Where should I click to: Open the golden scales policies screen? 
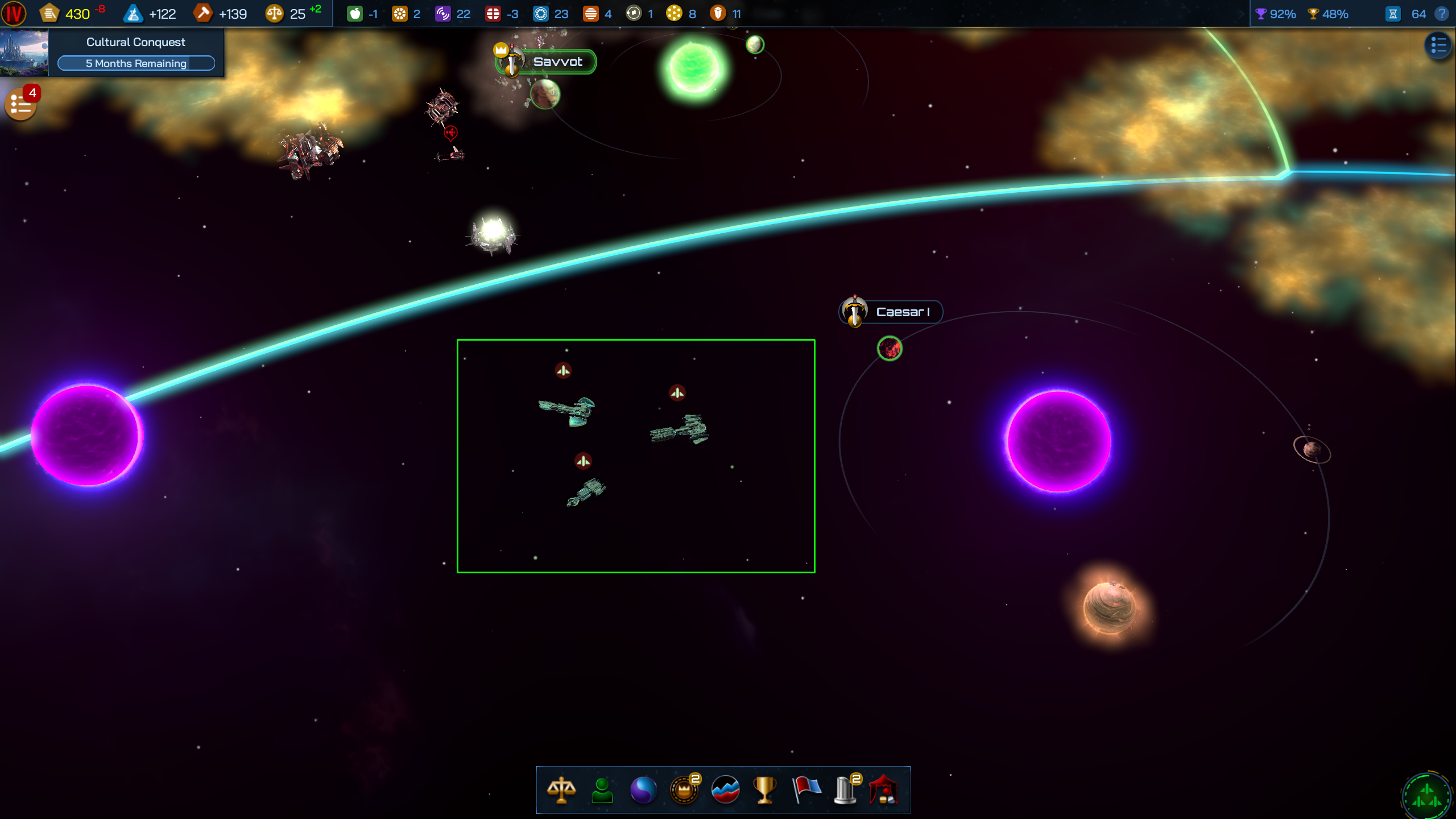pos(561,790)
